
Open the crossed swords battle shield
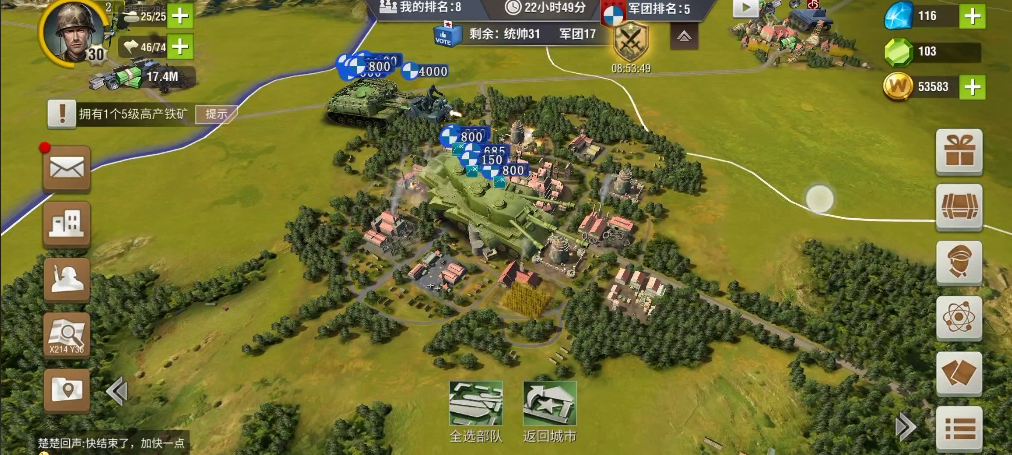tap(630, 41)
